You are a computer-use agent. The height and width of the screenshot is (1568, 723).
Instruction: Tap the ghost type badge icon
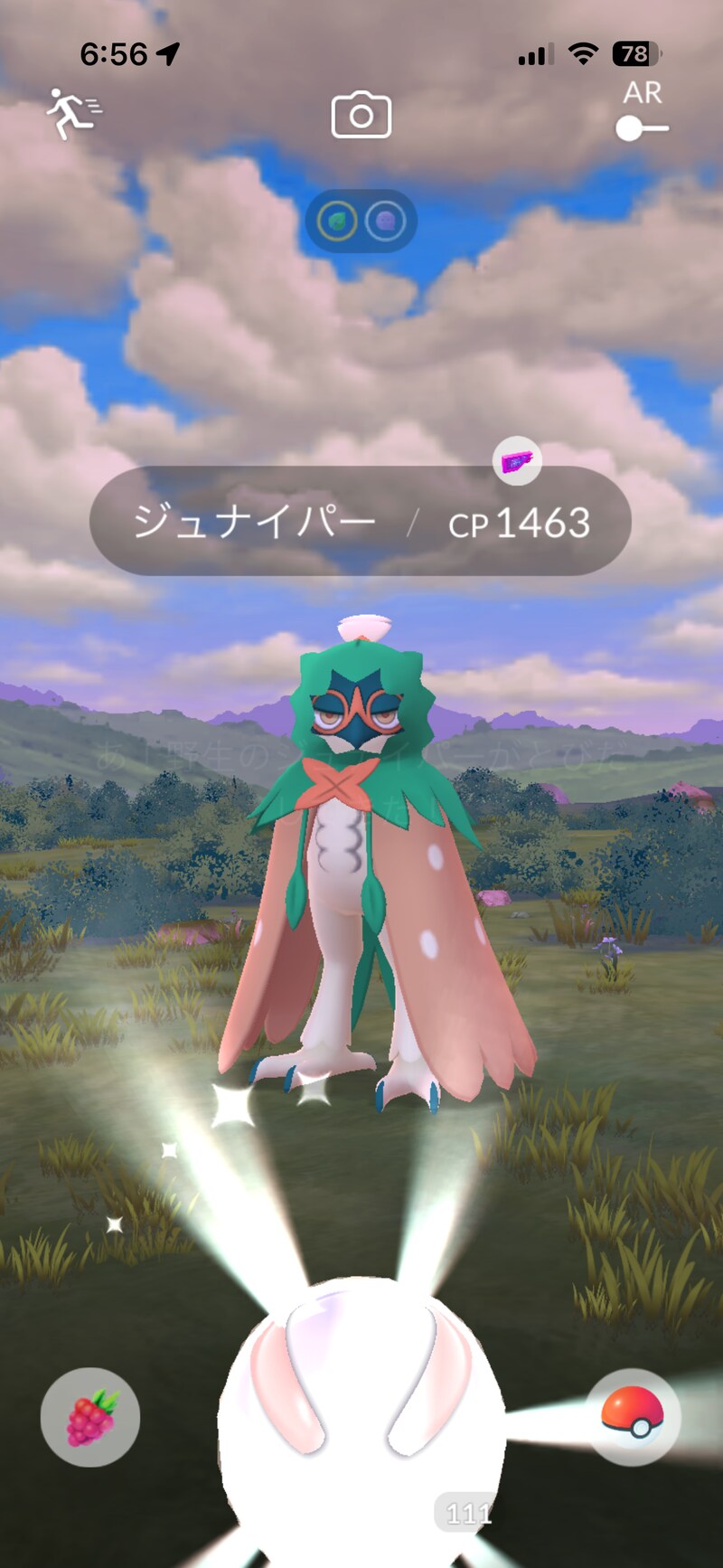click(386, 221)
